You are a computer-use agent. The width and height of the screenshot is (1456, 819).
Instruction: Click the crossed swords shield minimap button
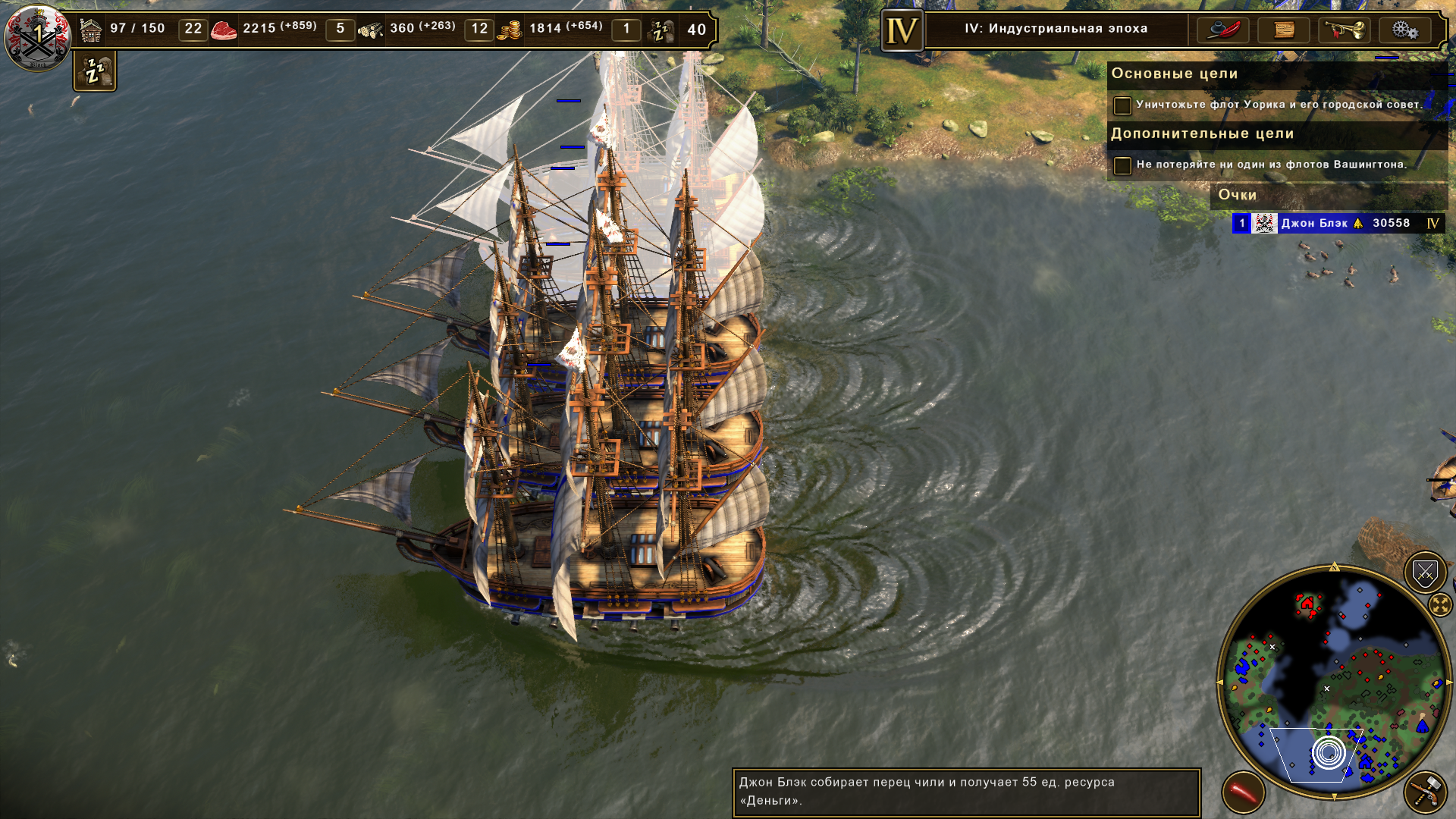1425,573
